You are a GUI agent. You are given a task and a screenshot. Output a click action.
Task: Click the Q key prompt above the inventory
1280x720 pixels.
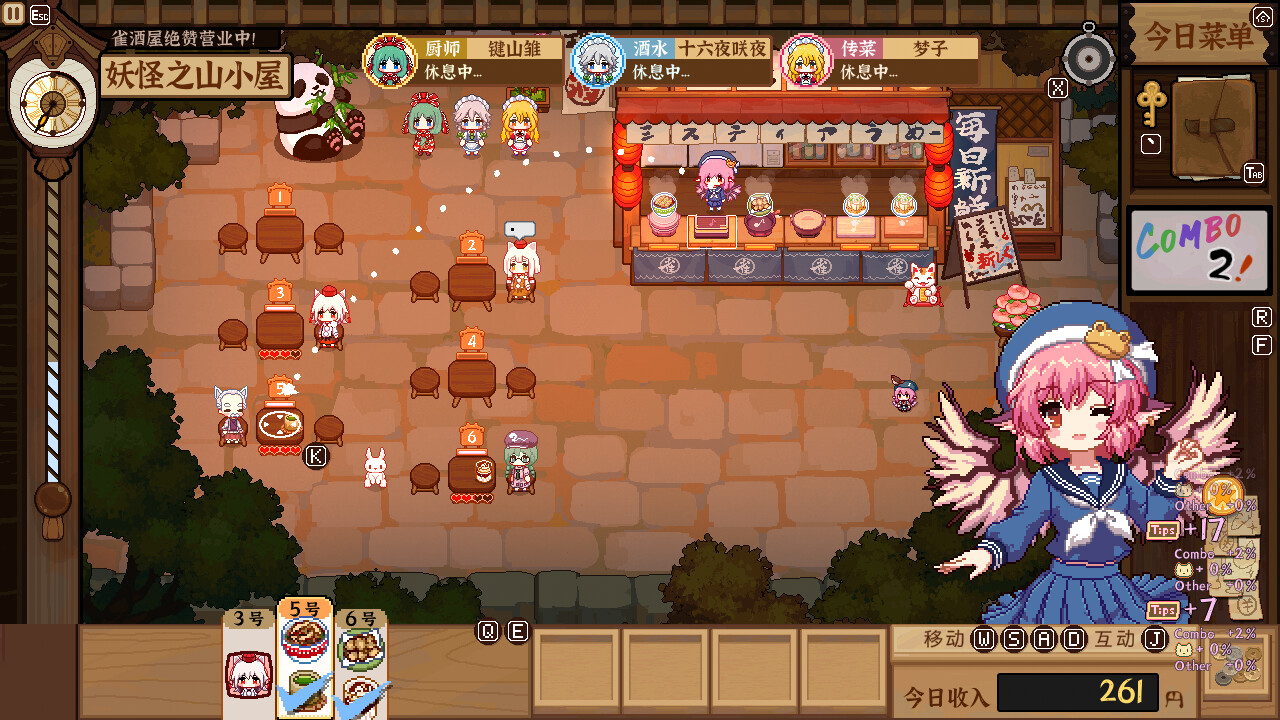coord(487,630)
